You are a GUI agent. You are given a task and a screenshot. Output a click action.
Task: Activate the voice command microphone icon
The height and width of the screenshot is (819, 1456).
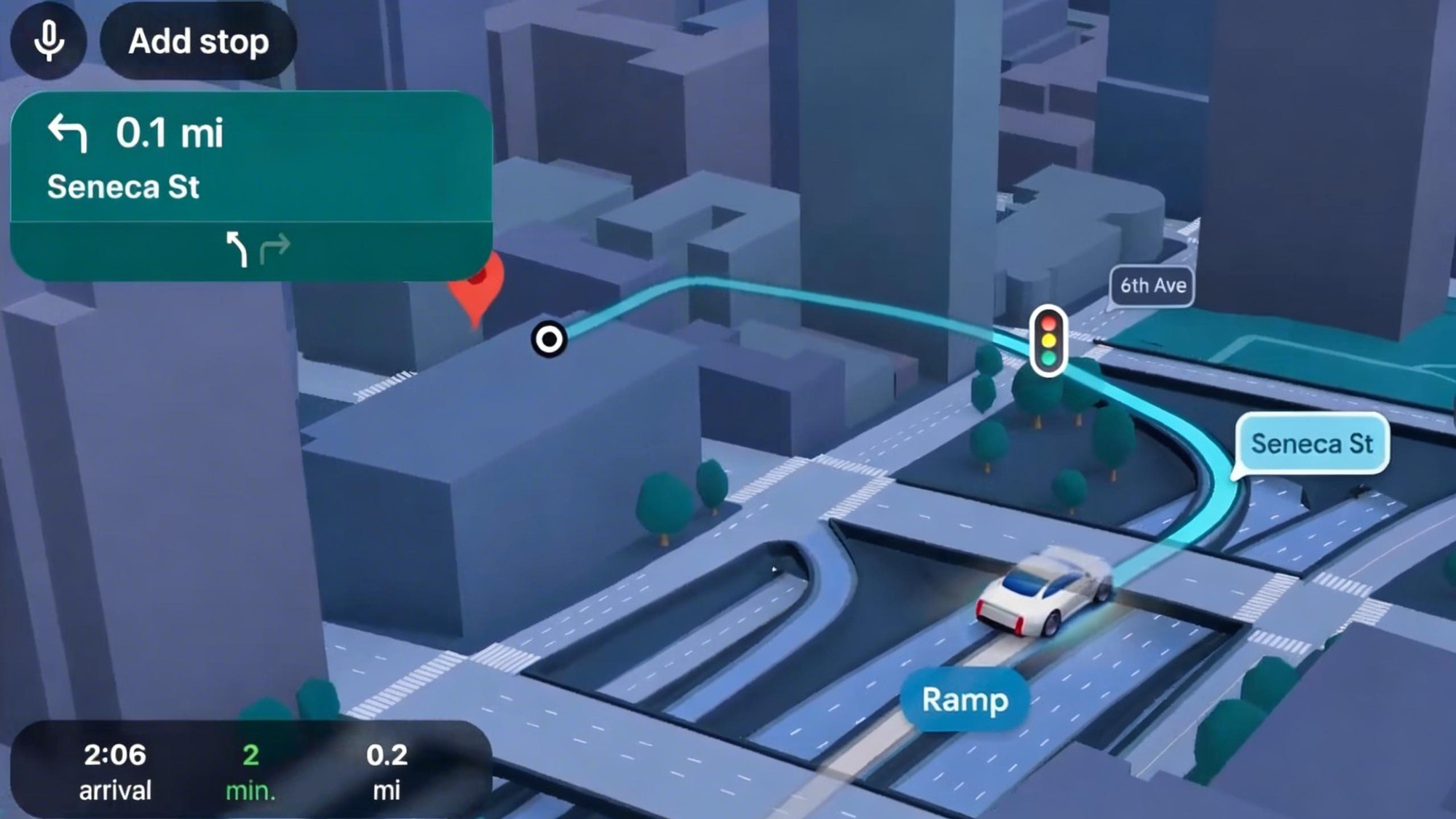(48, 41)
